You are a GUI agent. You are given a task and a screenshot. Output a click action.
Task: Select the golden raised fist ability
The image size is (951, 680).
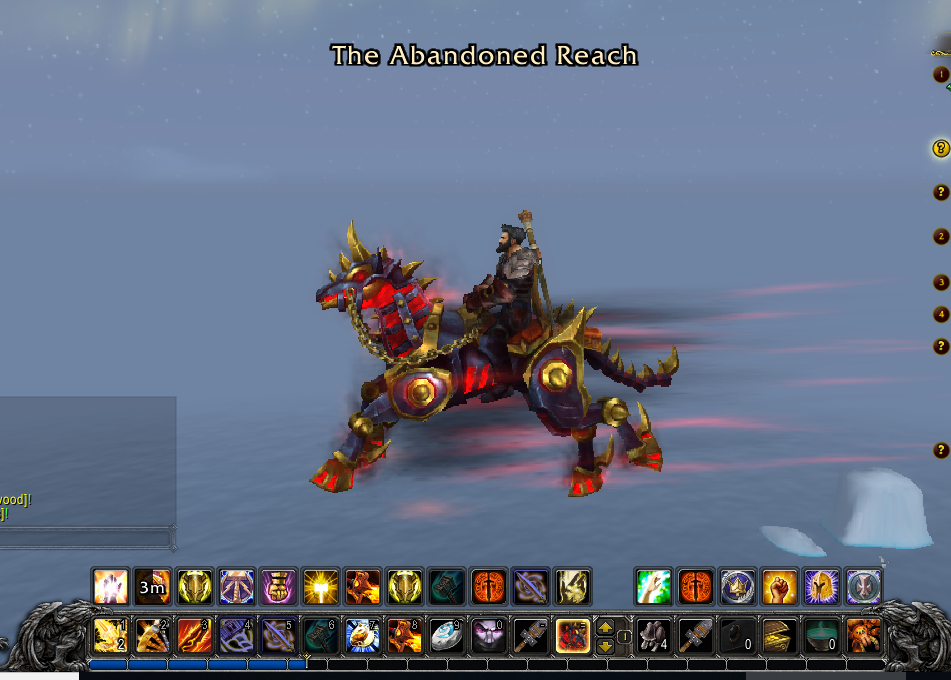click(x=780, y=587)
